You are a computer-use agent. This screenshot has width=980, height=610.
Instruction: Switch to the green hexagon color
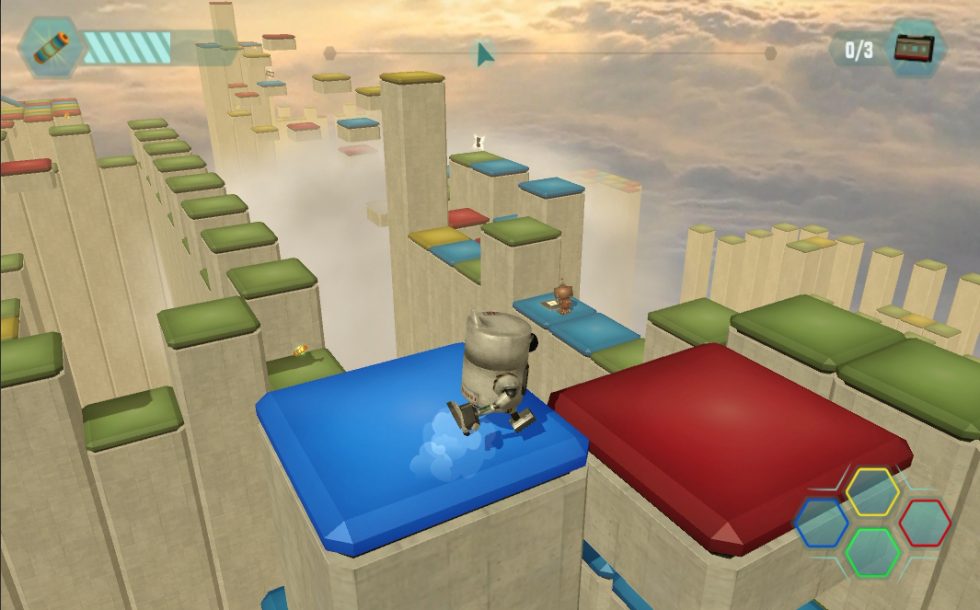pyautogui.click(x=873, y=552)
